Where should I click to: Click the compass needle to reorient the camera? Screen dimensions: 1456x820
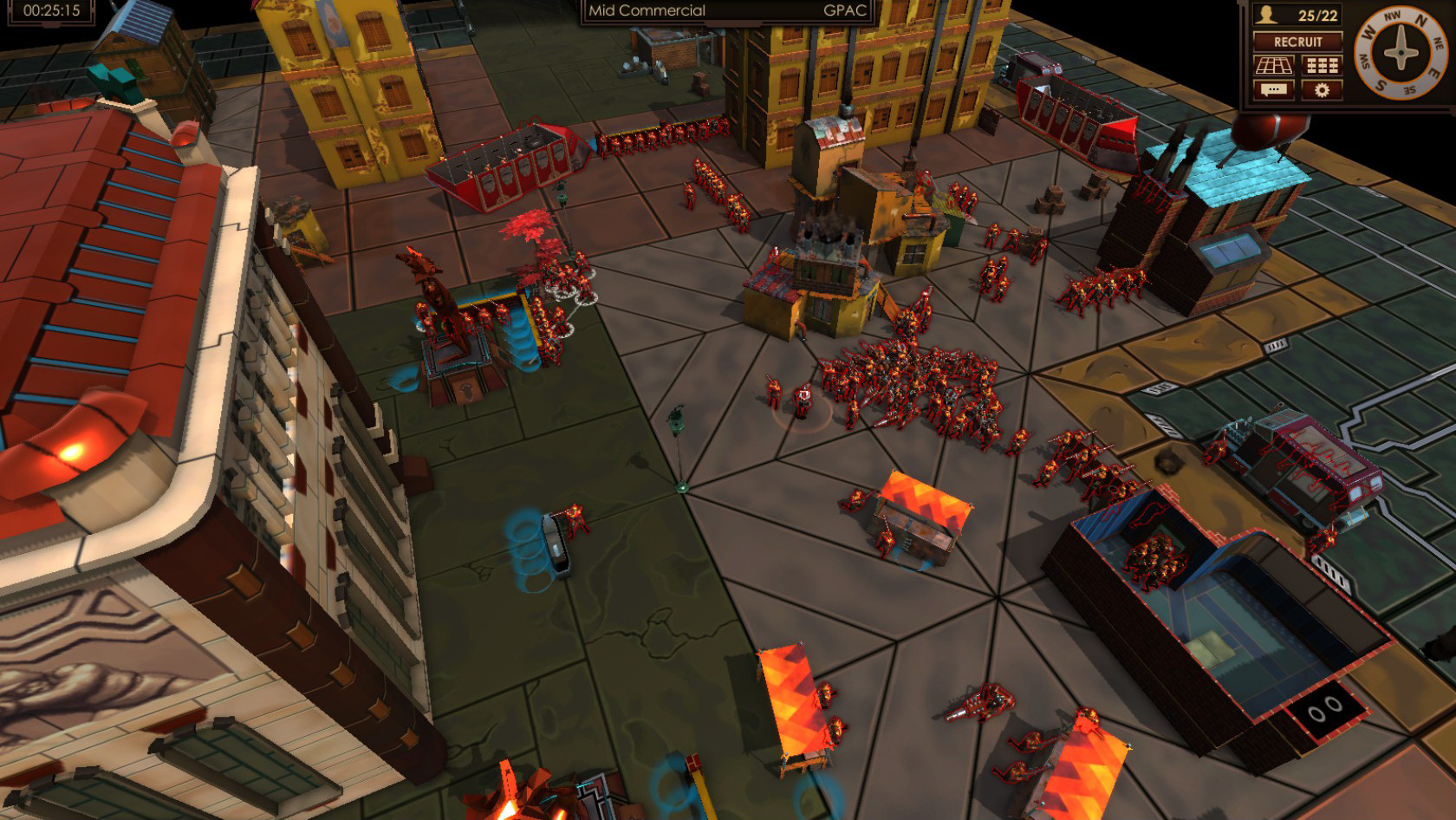point(1401,52)
